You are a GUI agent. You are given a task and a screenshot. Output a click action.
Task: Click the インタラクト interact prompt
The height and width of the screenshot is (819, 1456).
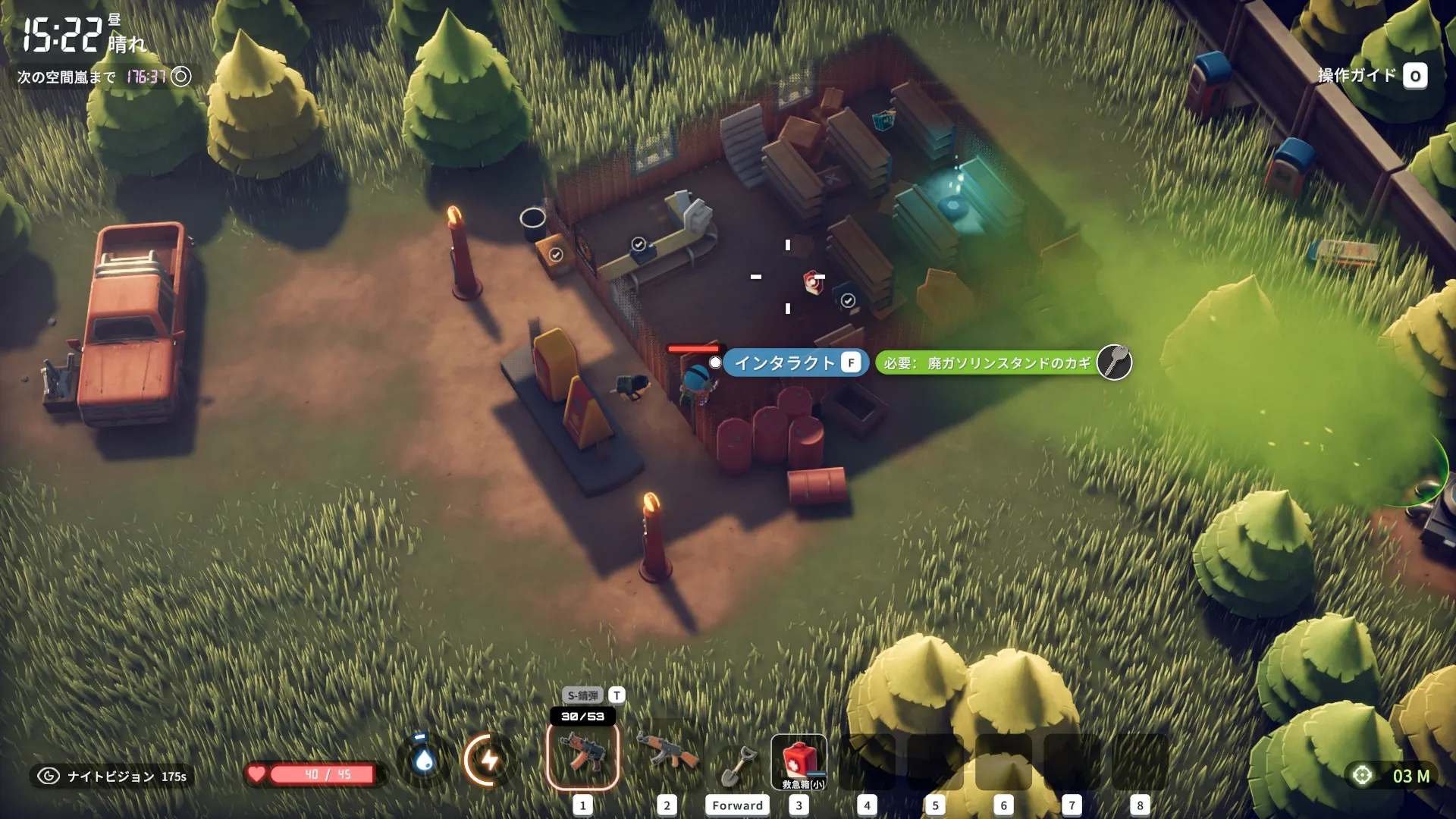point(795,363)
